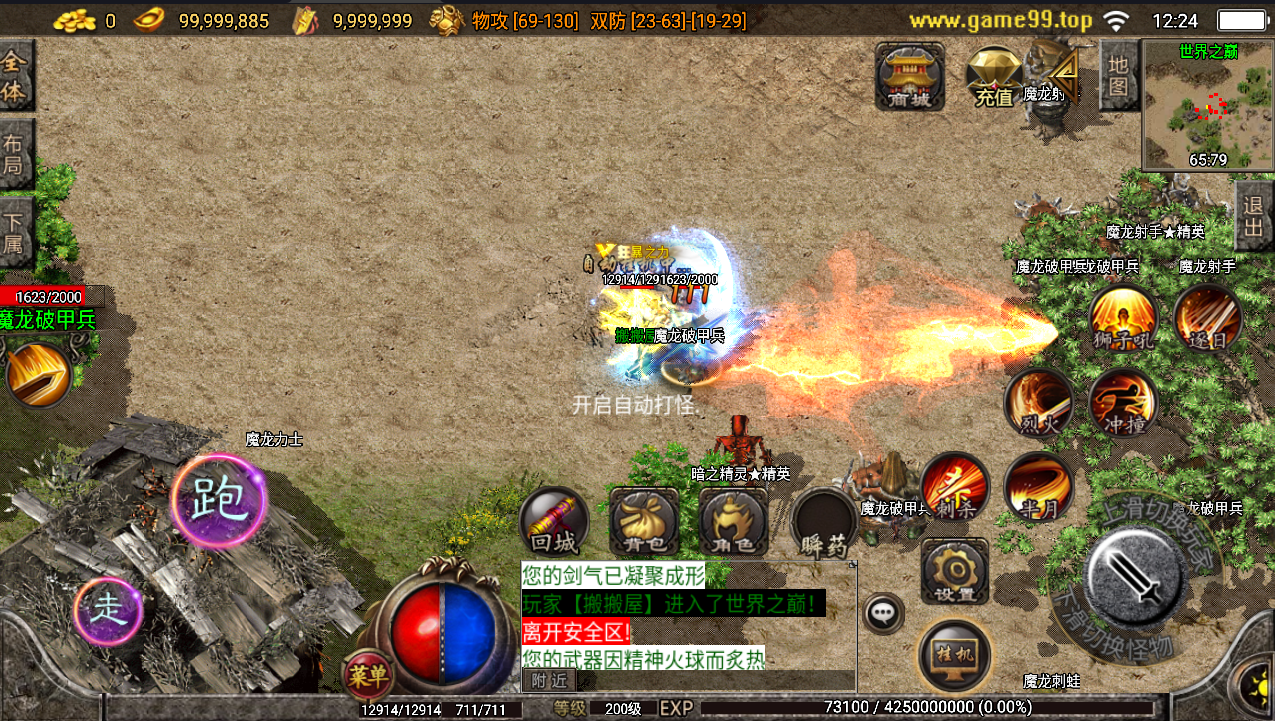
Task: Trigger the 半月 skill
Action: 1039,487
